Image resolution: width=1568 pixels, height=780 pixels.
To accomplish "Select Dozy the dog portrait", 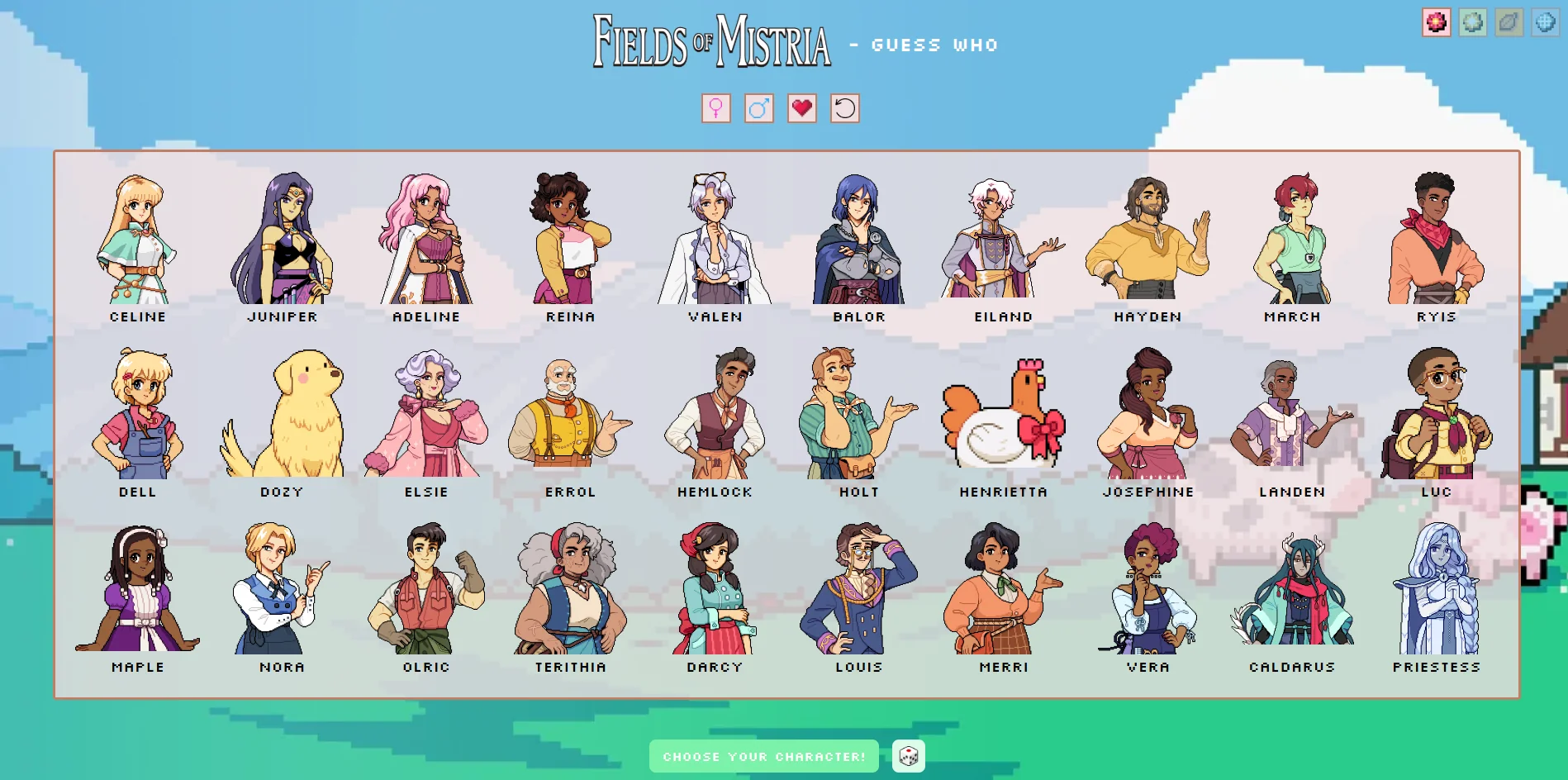I will pyautogui.click(x=282, y=417).
